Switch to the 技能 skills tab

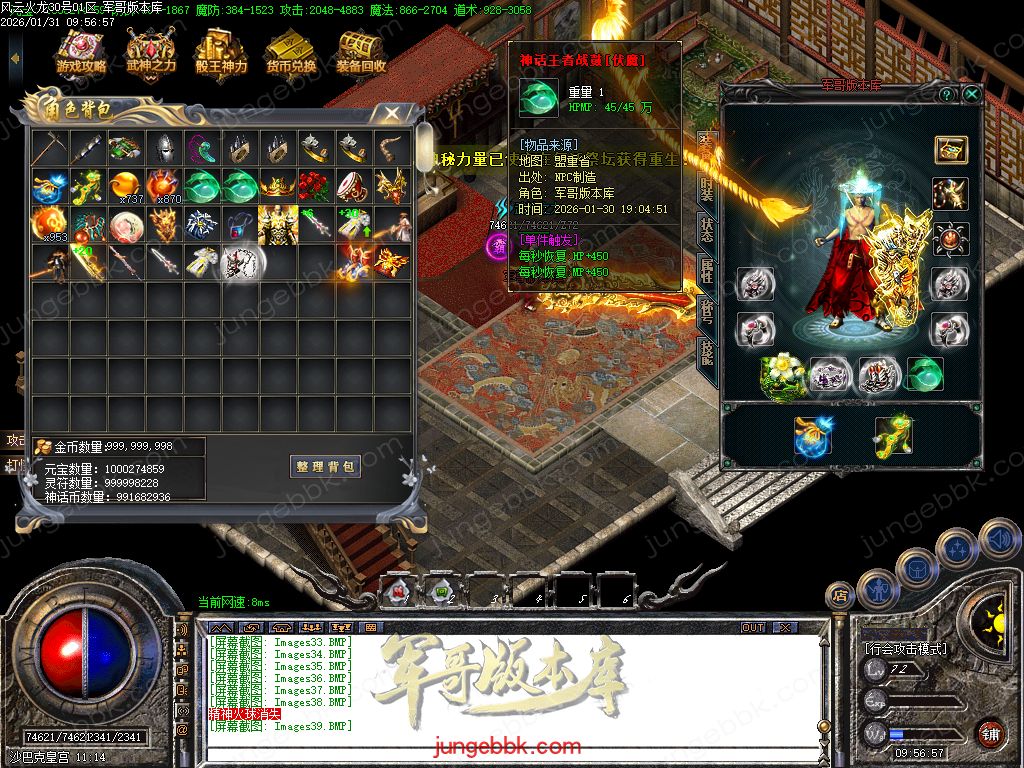(x=707, y=352)
